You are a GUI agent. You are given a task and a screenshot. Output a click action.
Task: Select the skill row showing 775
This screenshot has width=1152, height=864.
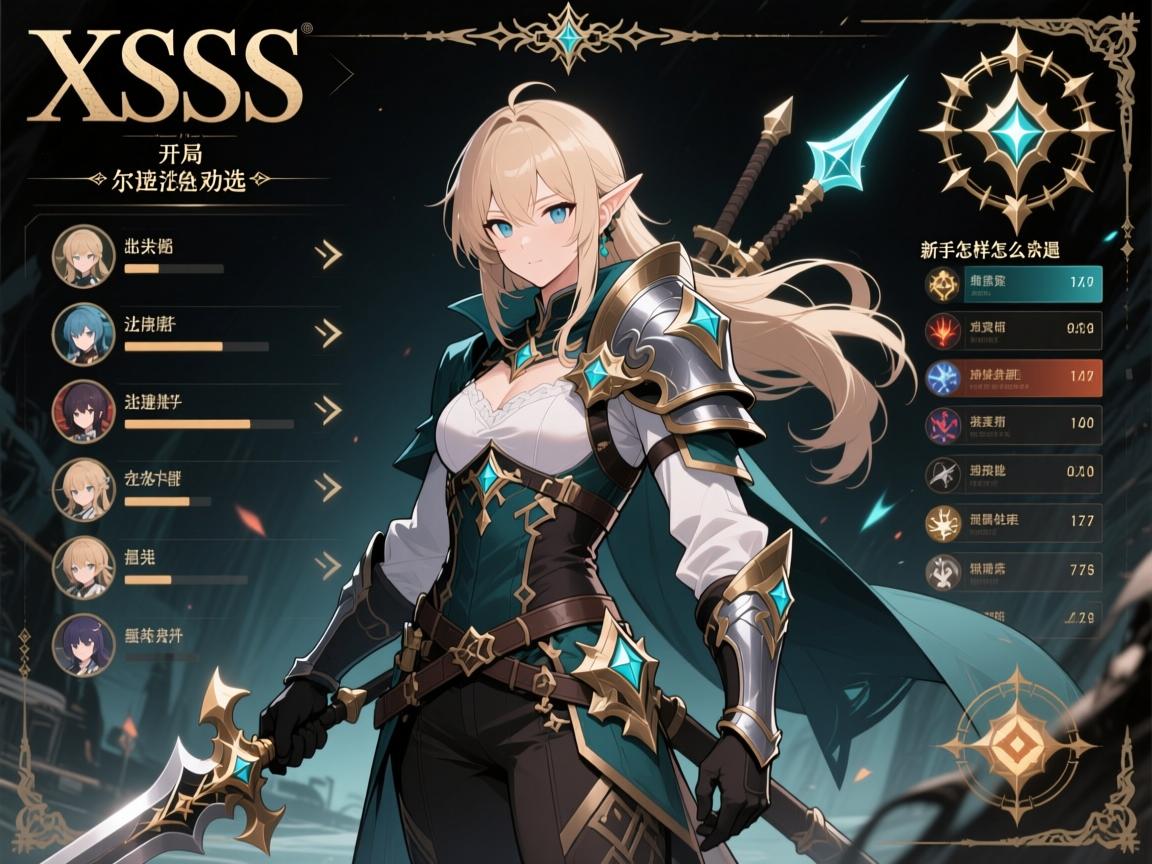pyautogui.click(x=1013, y=571)
